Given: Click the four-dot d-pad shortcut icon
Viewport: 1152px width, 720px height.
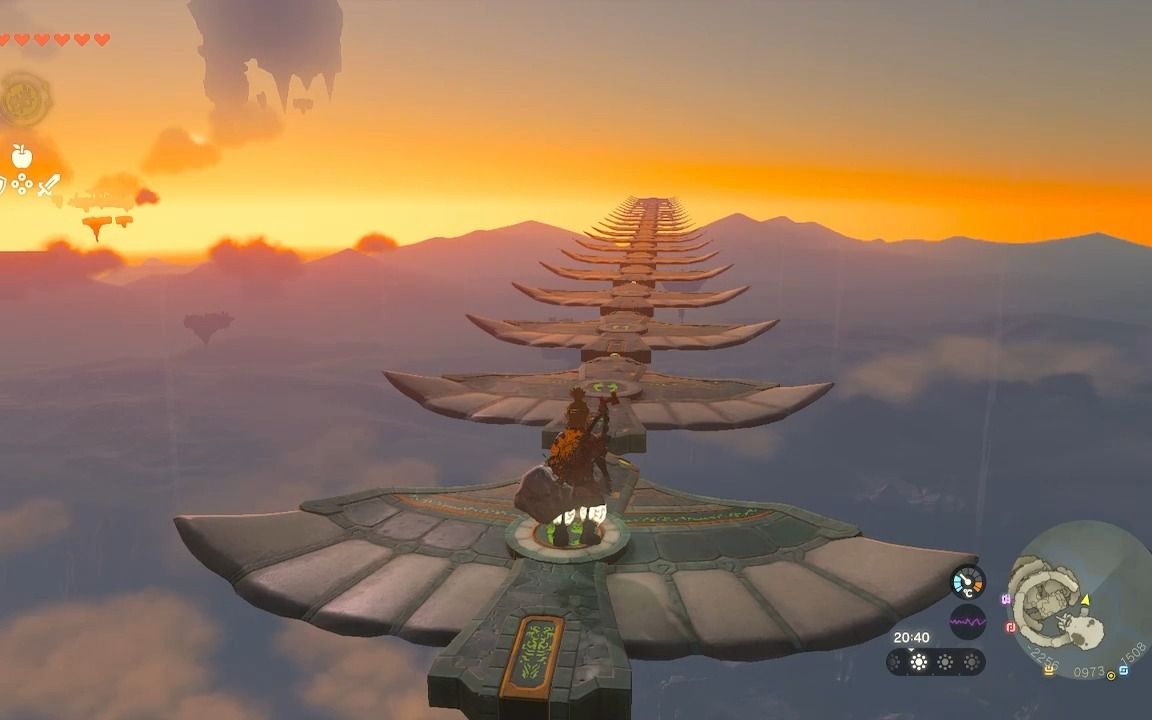Looking at the screenshot, I should [21, 185].
